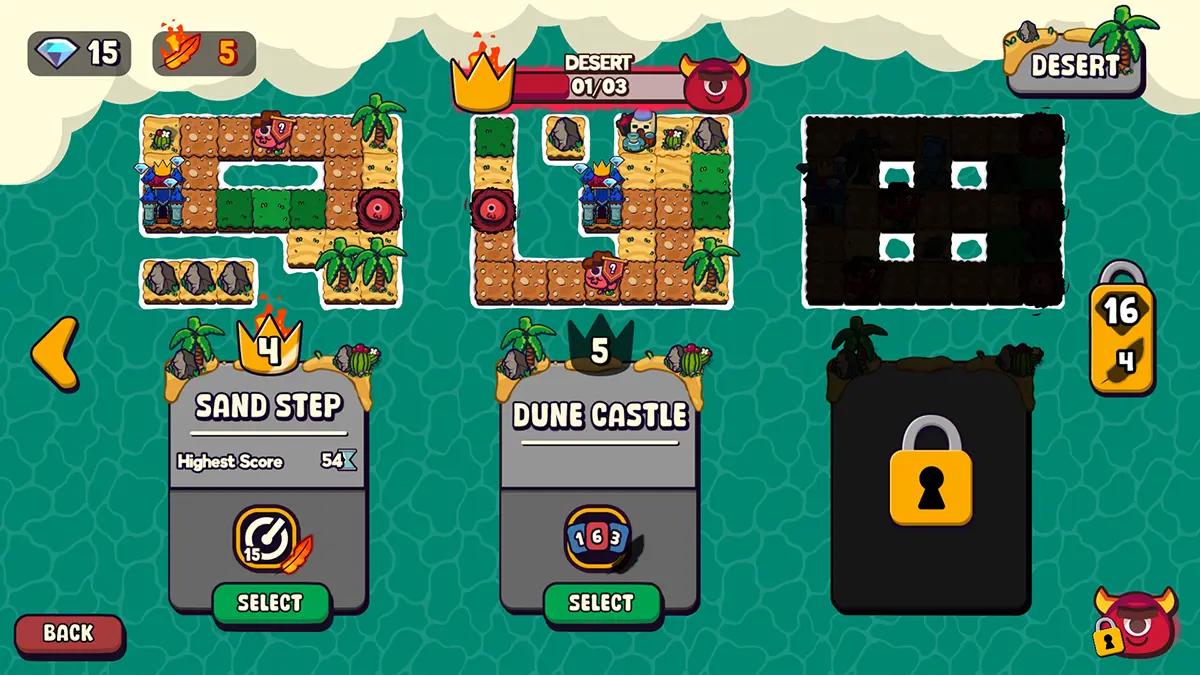Select the Dune Castle level
Viewport: 1200px width, 675px height.
tap(601, 603)
